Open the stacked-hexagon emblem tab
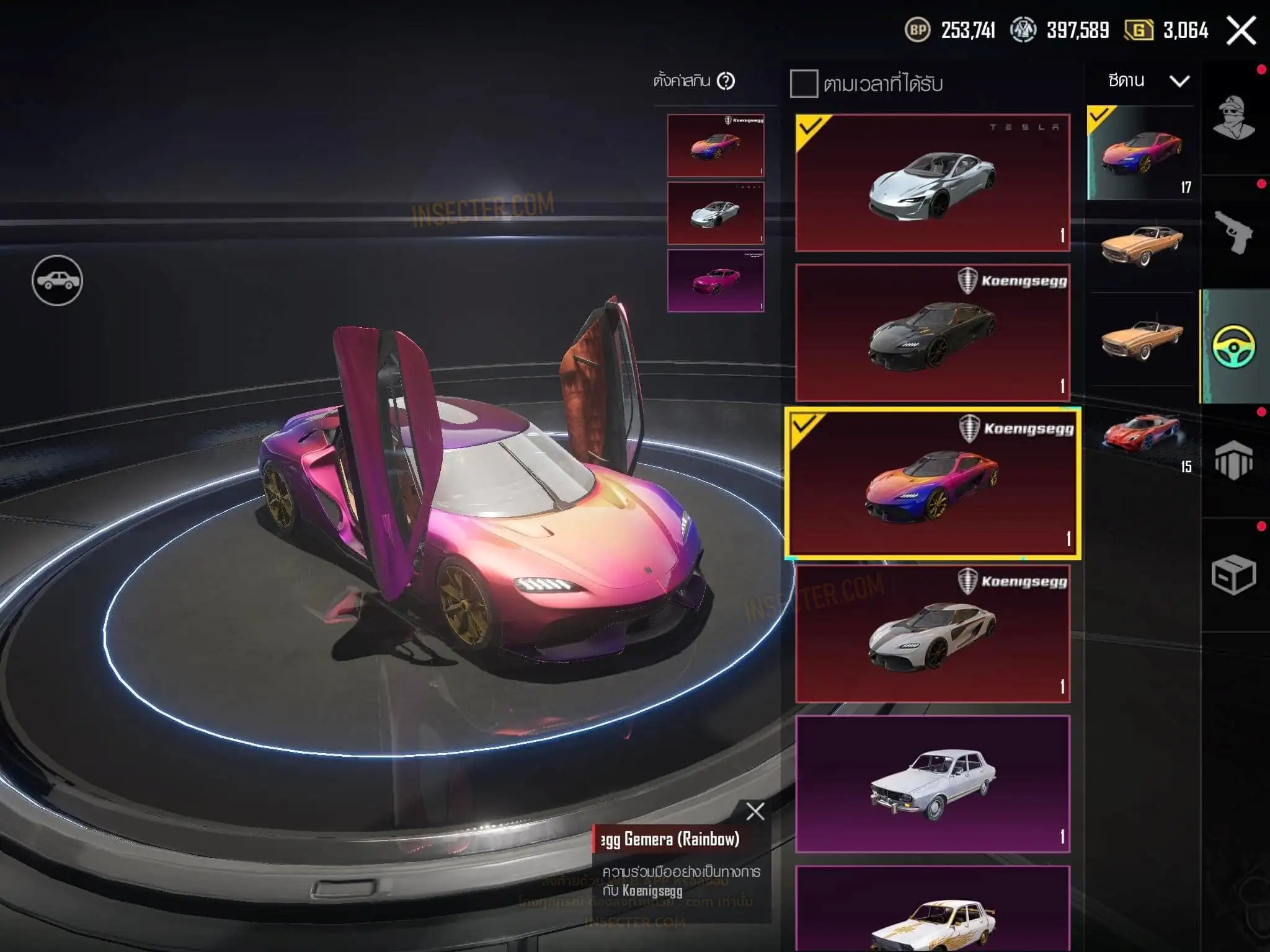Image resolution: width=1270 pixels, height=952 pixels. (x=1234, y=461)
